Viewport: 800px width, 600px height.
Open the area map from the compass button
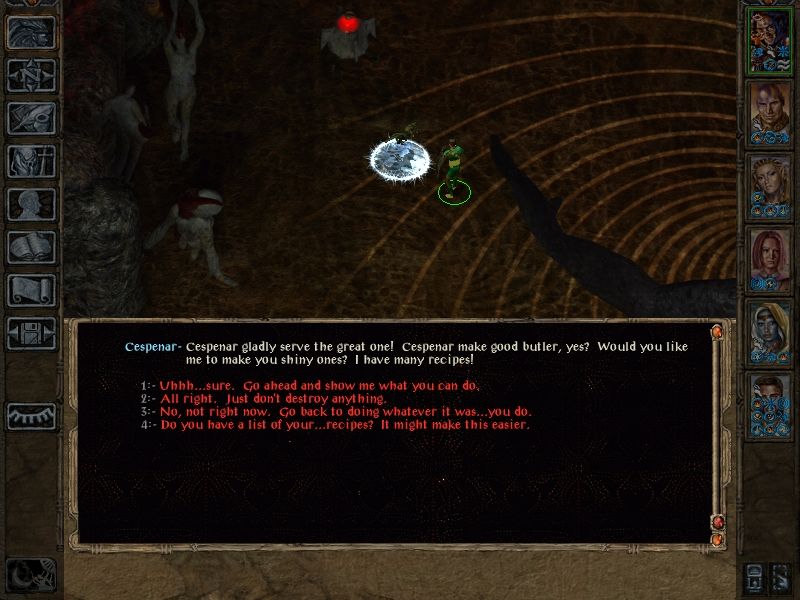point(30,75)
